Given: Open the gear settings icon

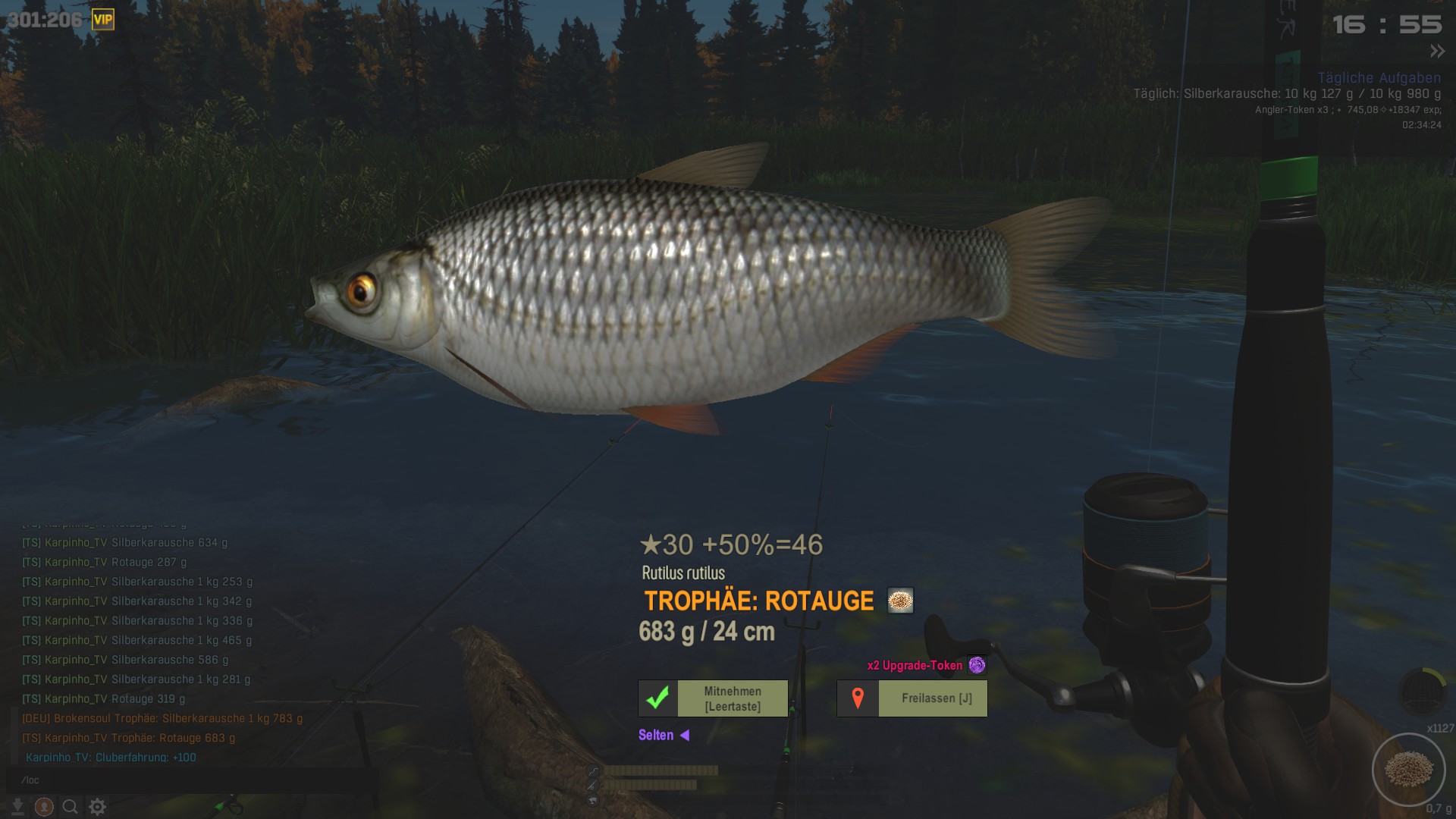Looking at the screenshot, I should [x=97, y=807].
